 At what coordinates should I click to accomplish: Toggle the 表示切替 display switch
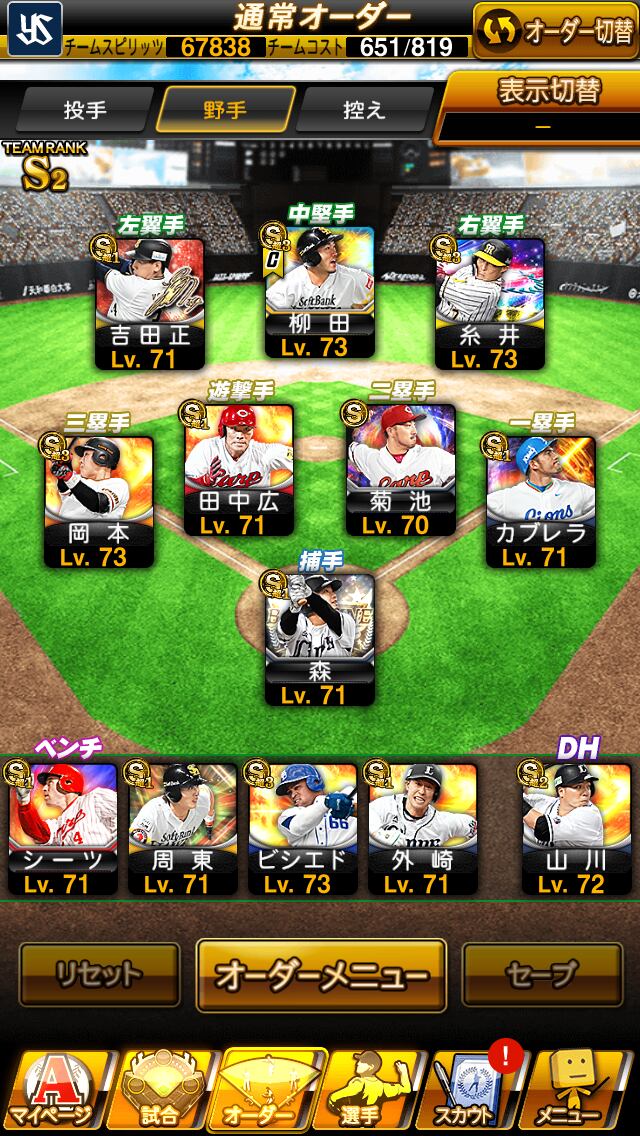coord(543,106)
